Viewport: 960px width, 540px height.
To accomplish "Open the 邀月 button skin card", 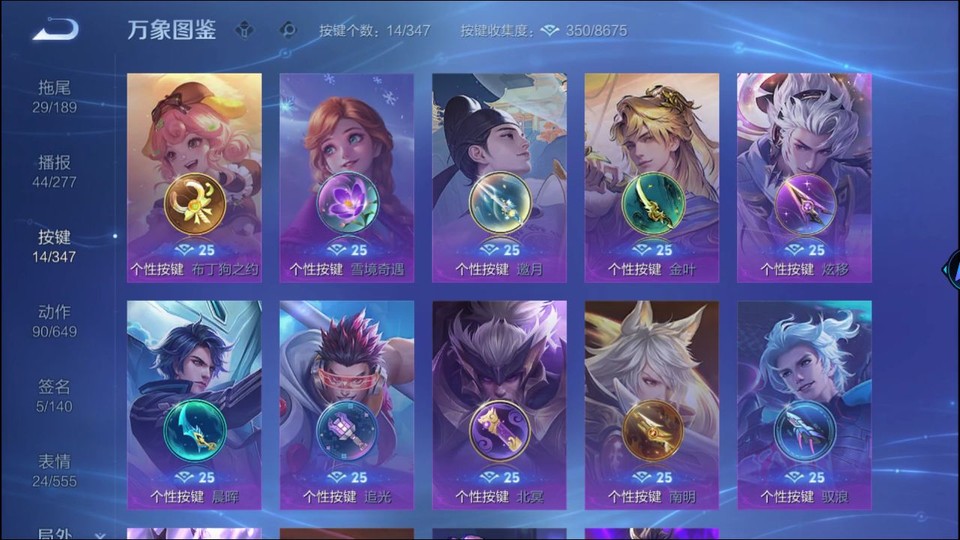I will click(499, 177).
